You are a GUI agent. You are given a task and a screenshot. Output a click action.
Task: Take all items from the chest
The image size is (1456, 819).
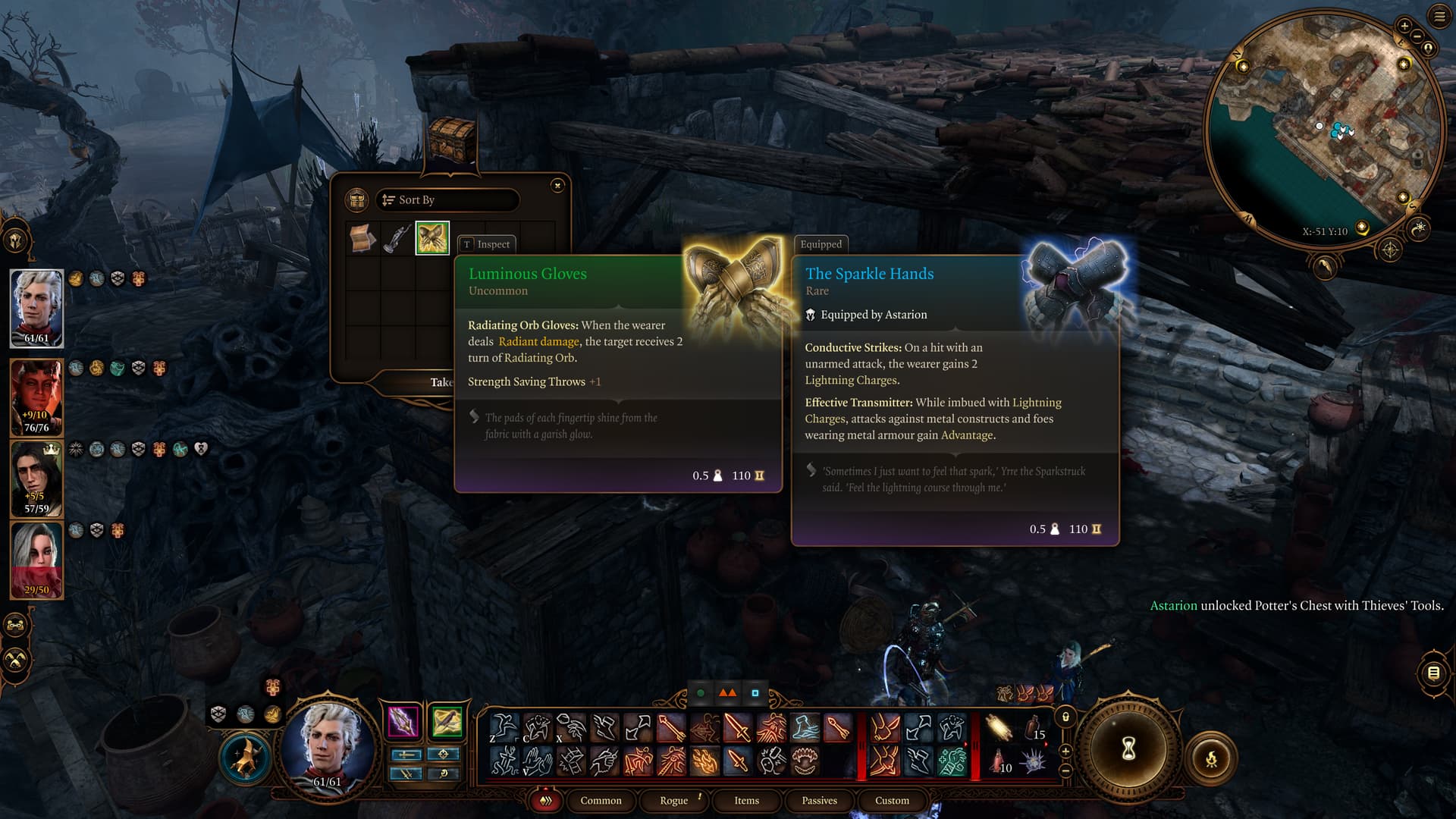441,382
